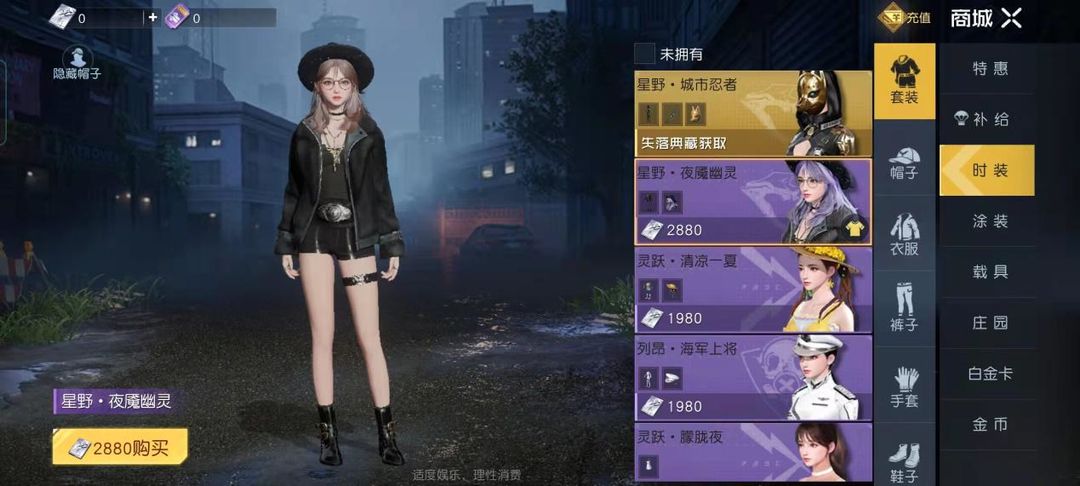
Task: Open the 鞋子 (shoes) category
Action: click(904, 462)
